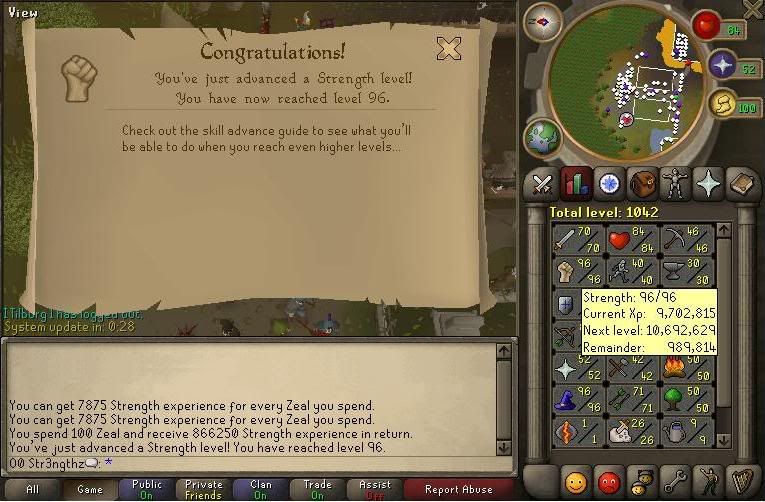The image size is (765, 502).
Task: Close the Congratulations level-up scroll
Action: click(x=449, y=48)
